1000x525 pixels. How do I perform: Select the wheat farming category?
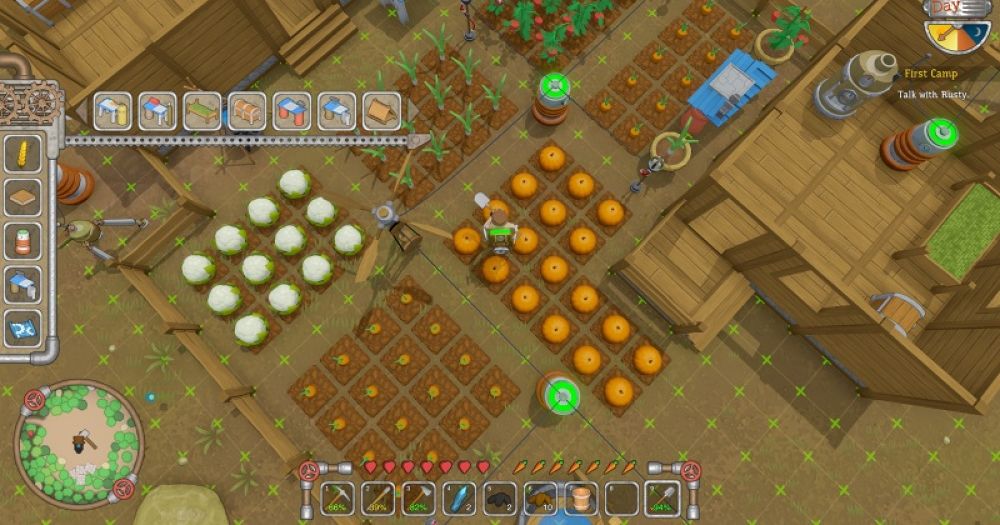[22, 155]
